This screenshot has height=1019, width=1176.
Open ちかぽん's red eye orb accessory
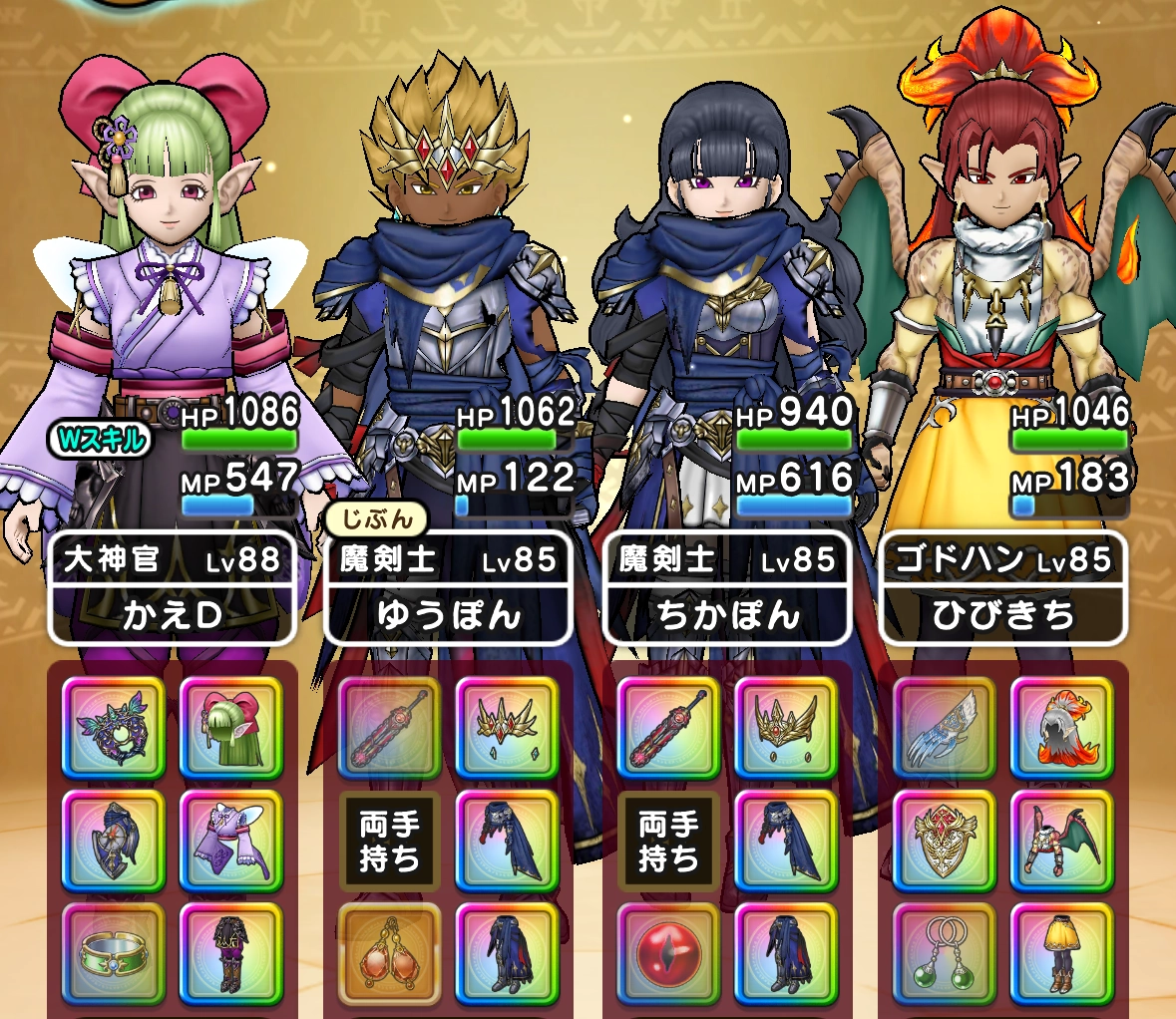[668, 954]
